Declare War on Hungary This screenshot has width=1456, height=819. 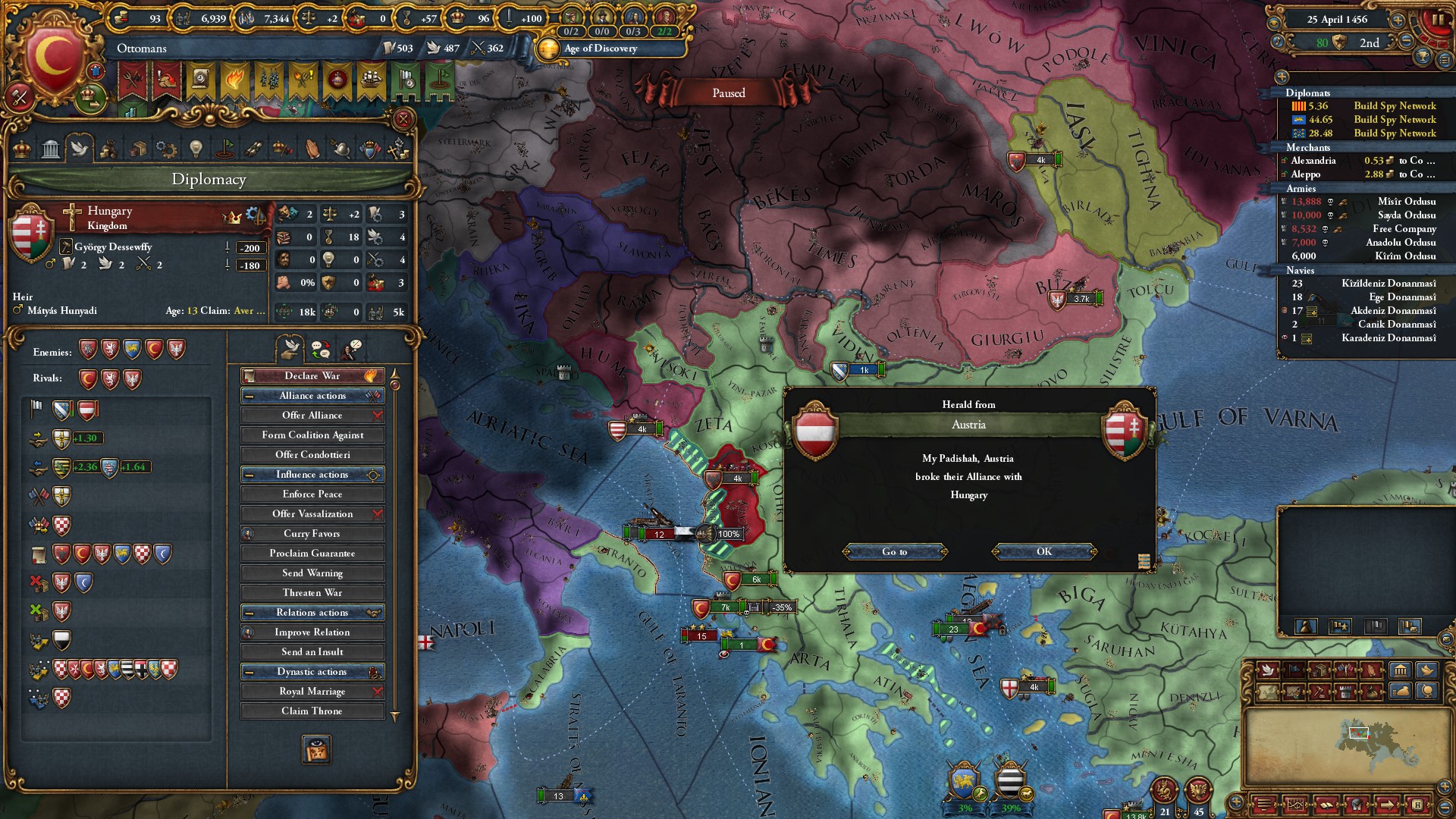pyautogui.click(x=312, y=375)
